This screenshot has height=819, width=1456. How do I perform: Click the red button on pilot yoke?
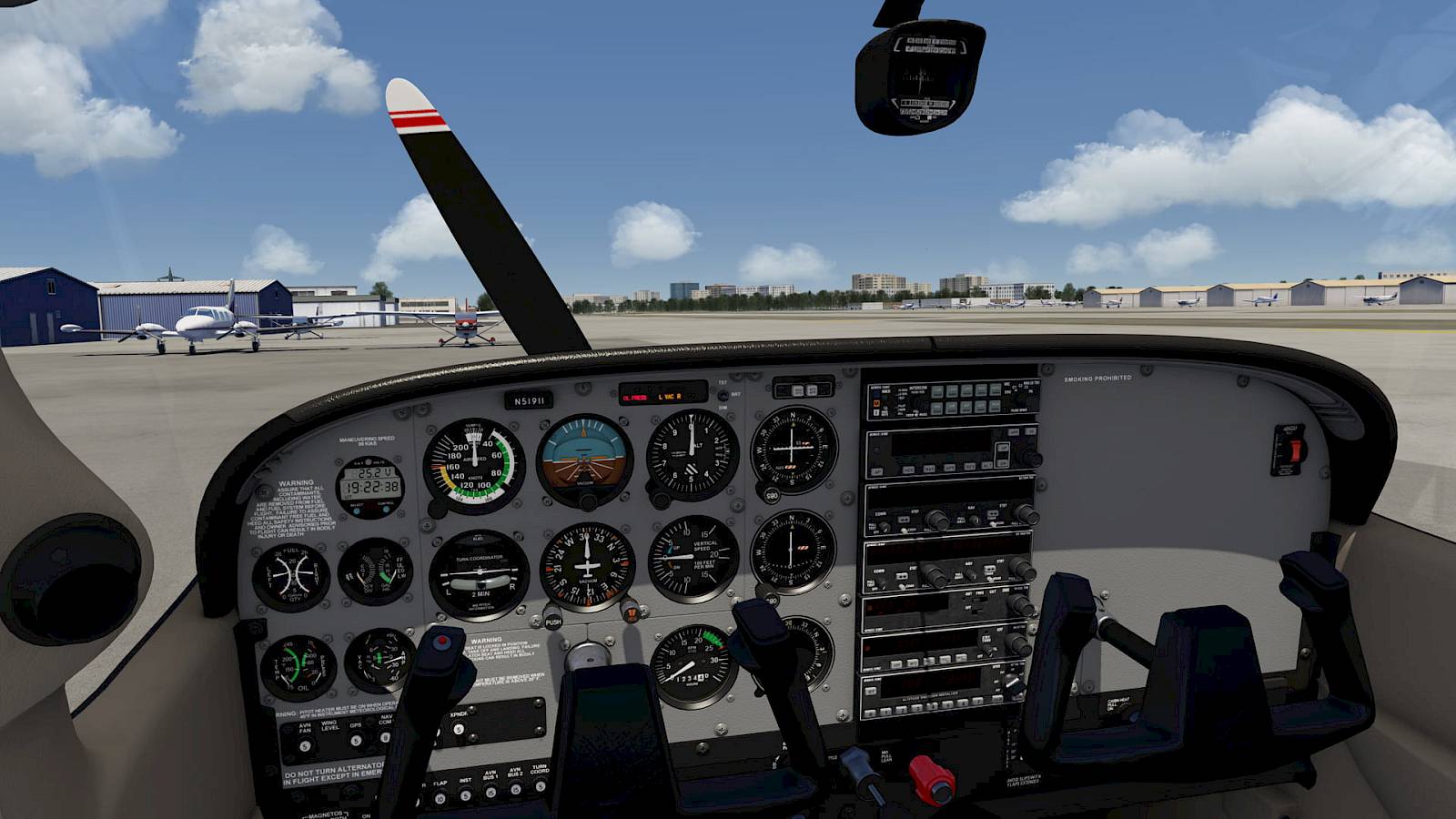point(442,642)
